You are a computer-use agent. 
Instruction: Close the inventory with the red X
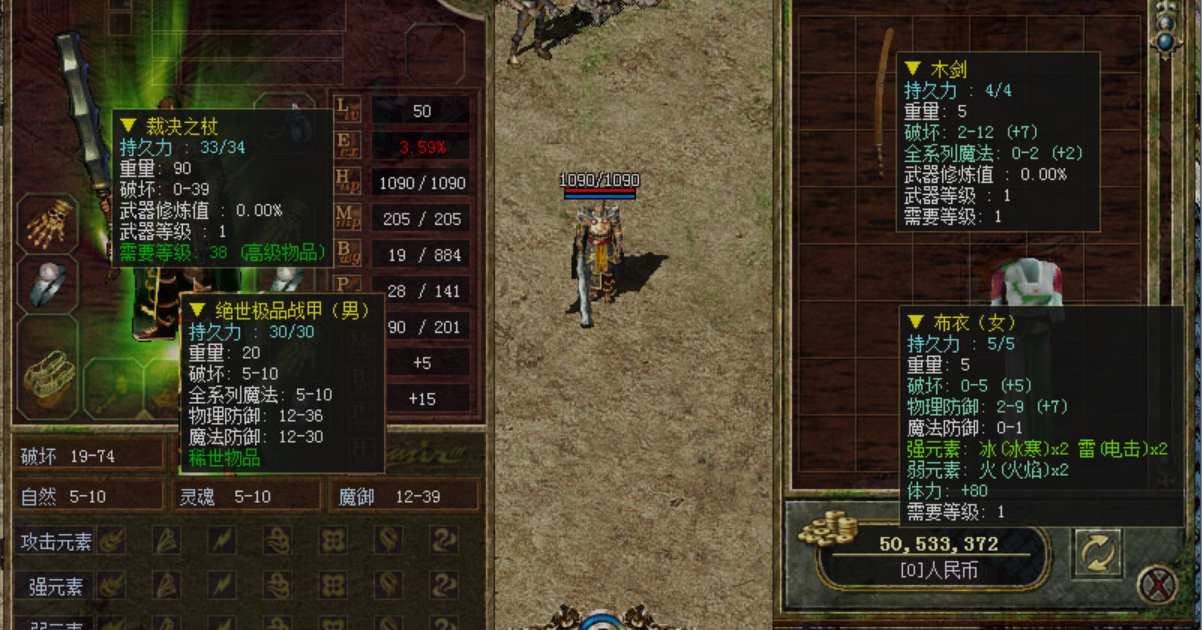[1157, 584]
